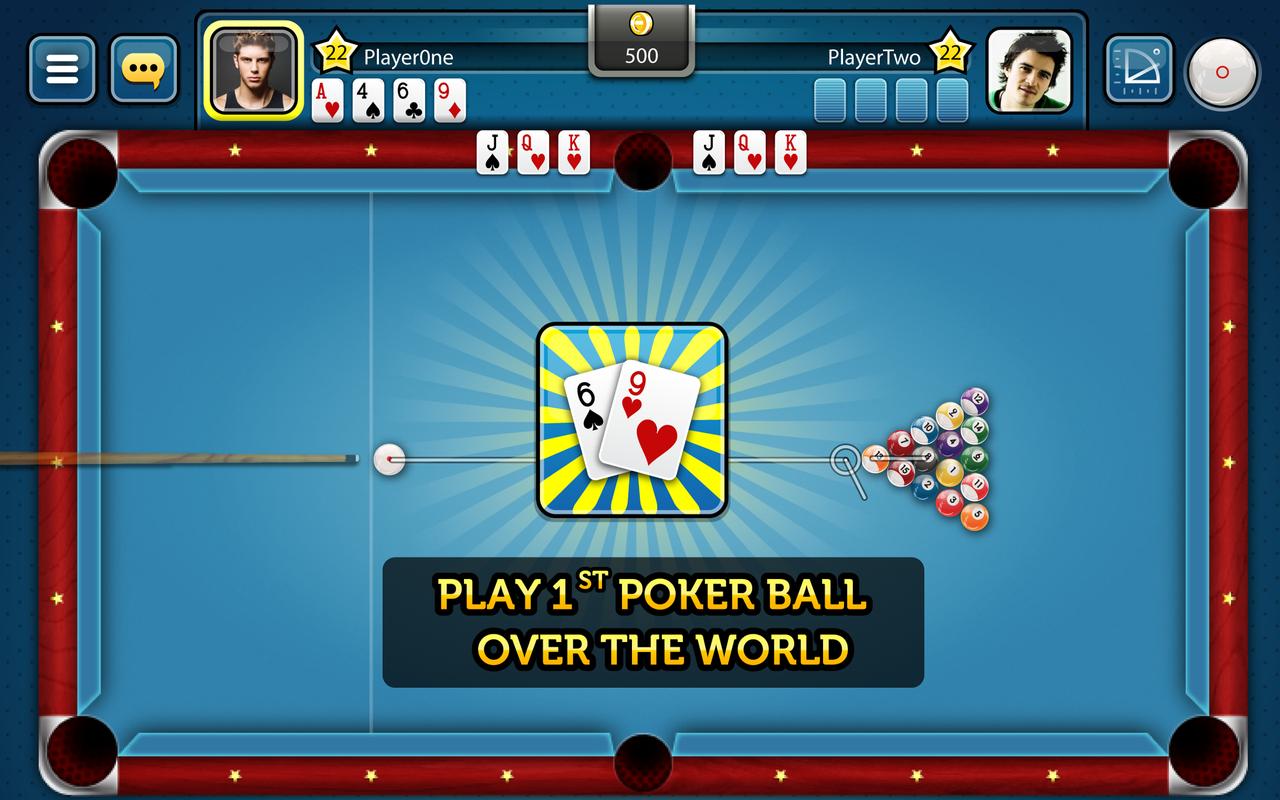This screenshot has height=800, width=1280.
Task: Open the hamburger game menu
Action: point(62,68)
